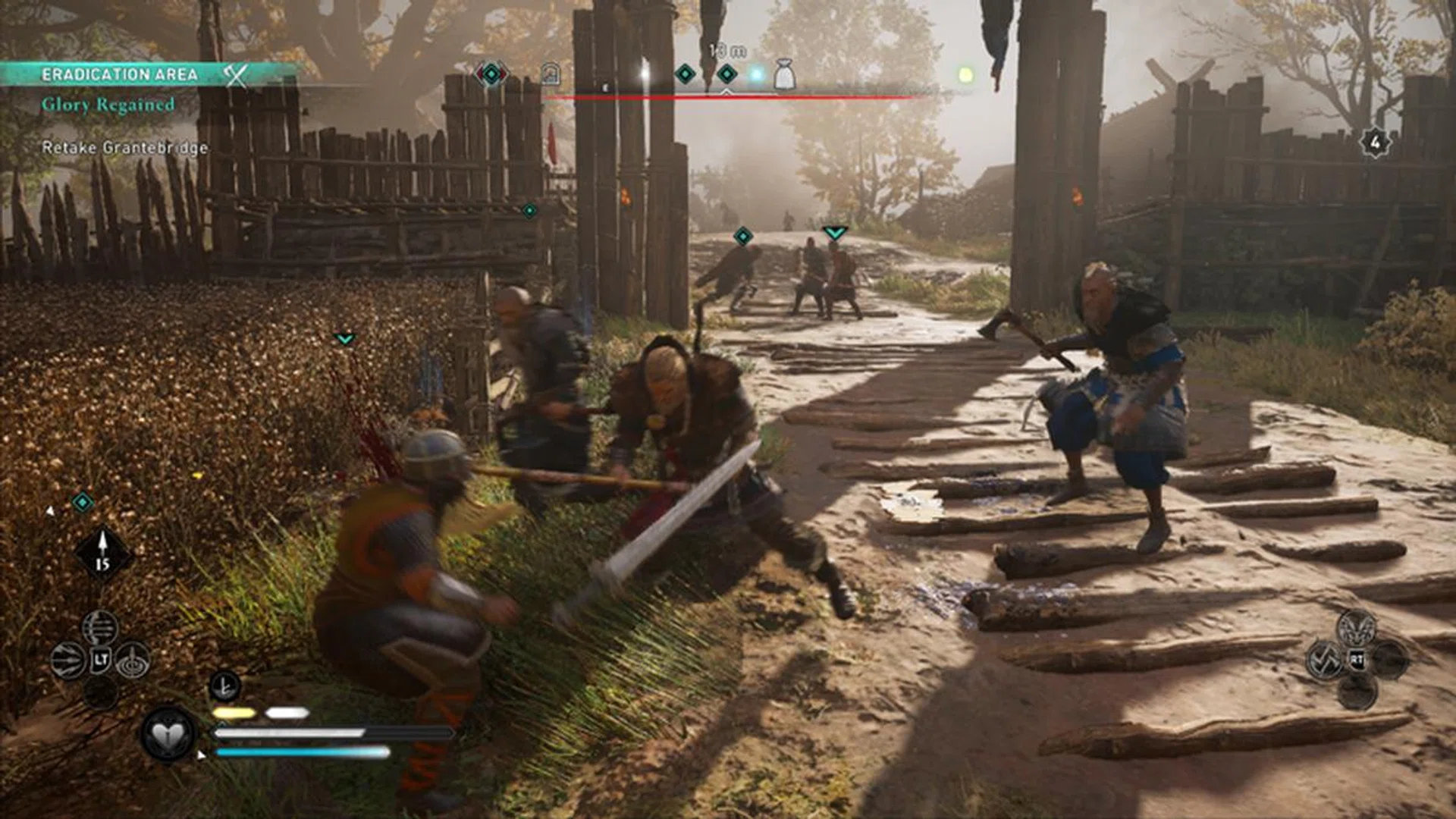Toggle the RT ability wheel button
This screenshot has height=819, width=1456.
[x=1358, y=658]
